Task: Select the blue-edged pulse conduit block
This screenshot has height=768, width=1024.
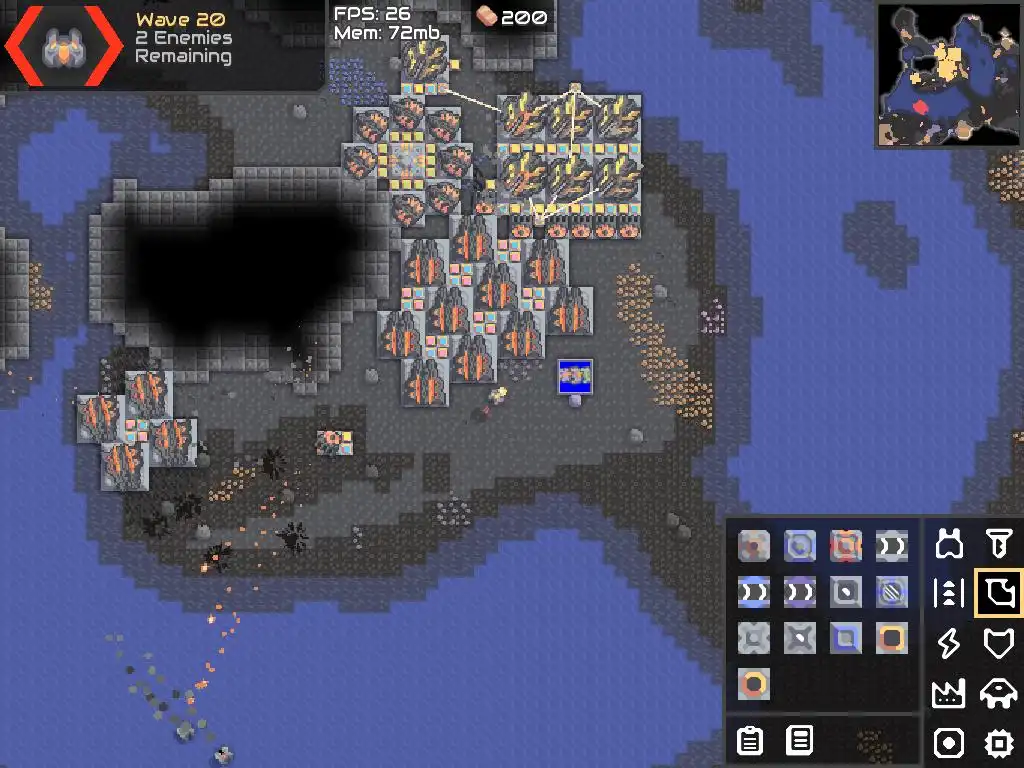Action: pyautogui.click(x=755, y=592)
